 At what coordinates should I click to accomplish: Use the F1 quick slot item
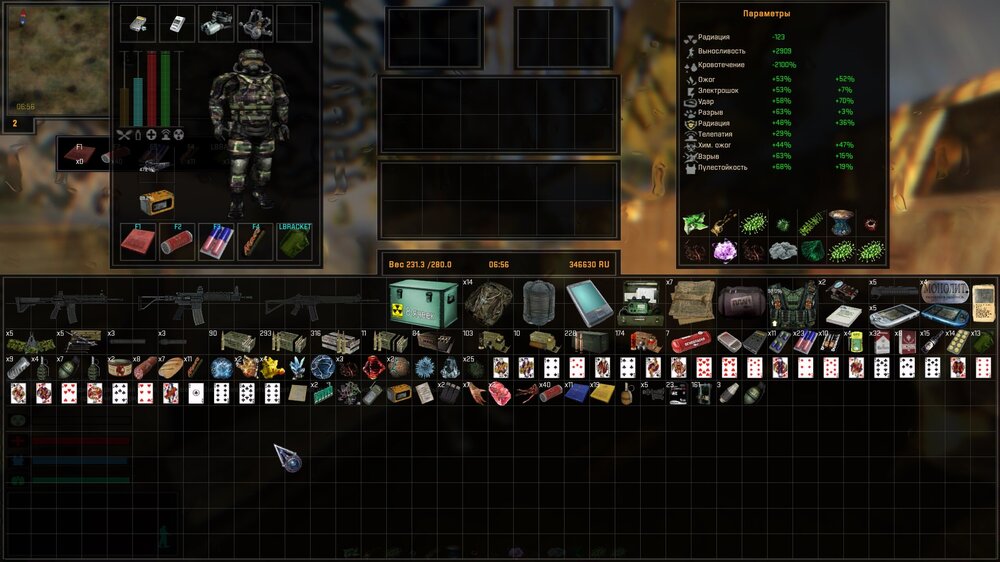(x=138, y=243)
